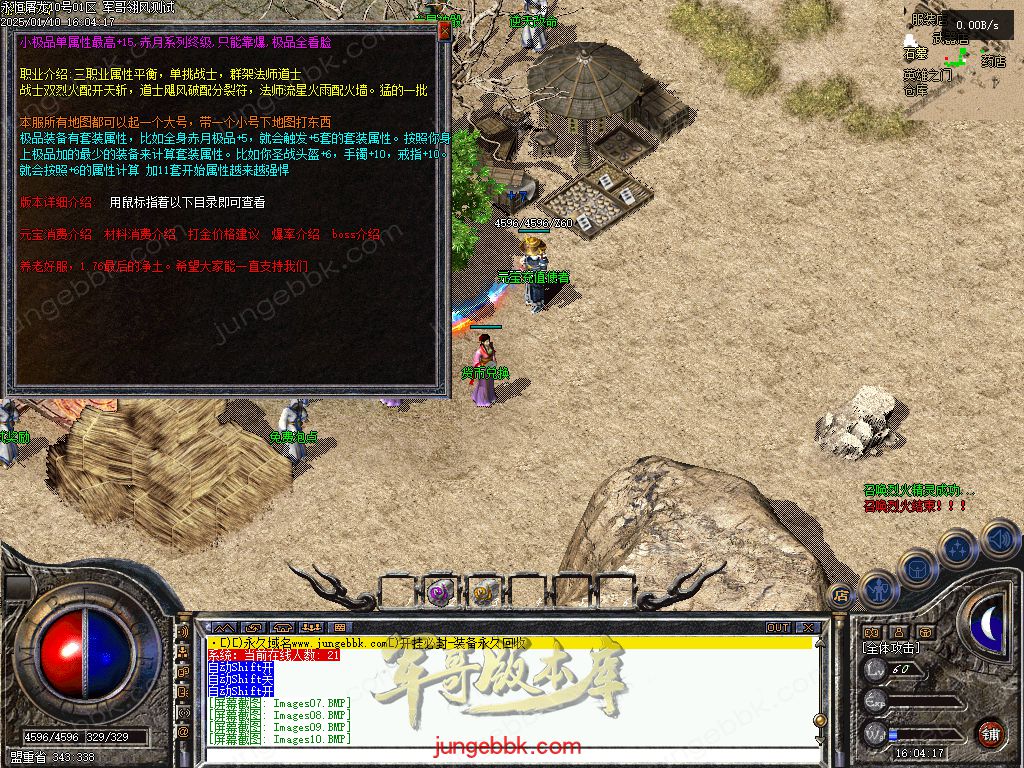Click the OUT button on the chat panel
Screen dimensions: 1024x768
click(x=778, y=628)
